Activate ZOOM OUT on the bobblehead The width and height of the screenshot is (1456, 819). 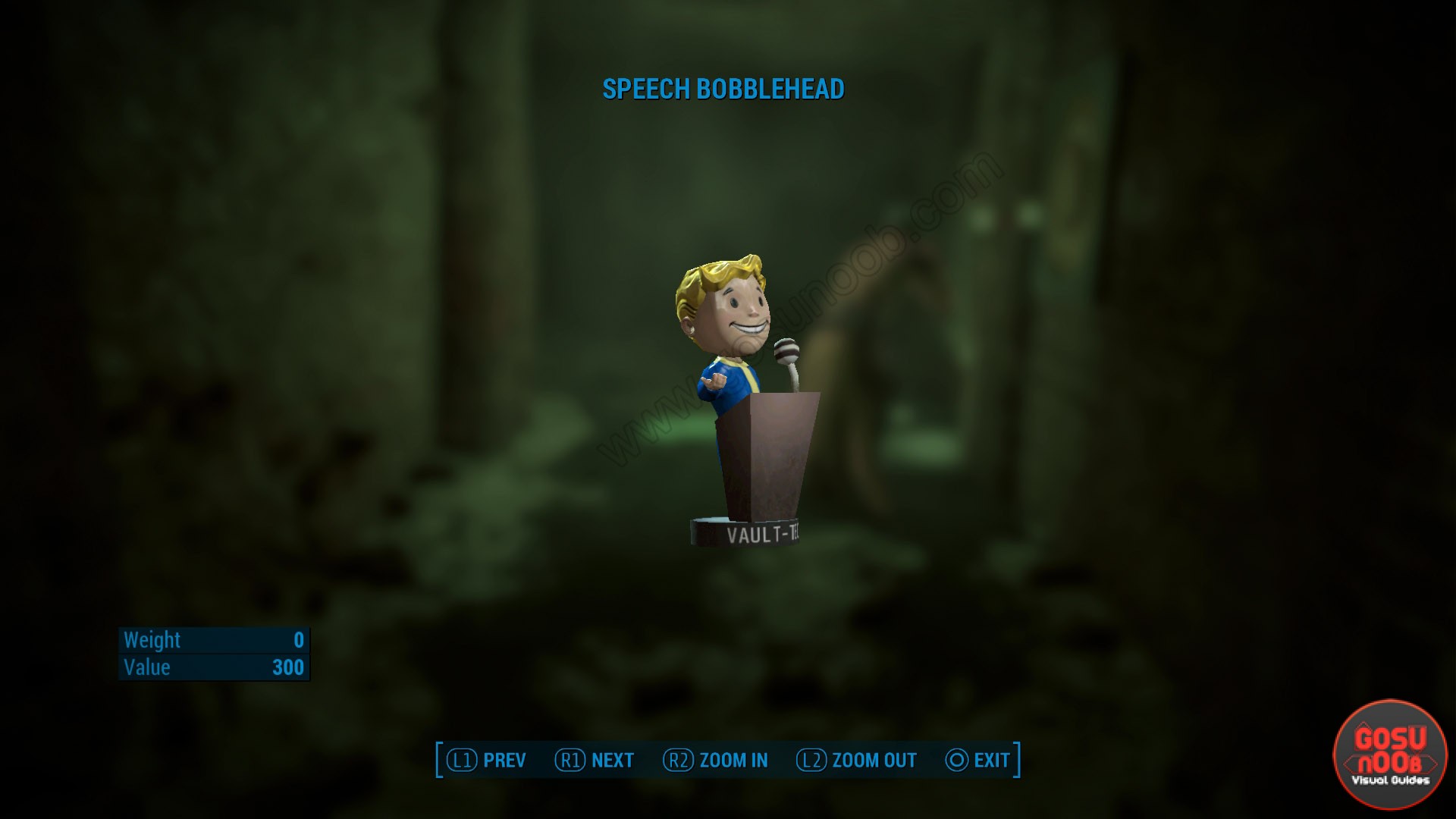click(x=874, y=760)
